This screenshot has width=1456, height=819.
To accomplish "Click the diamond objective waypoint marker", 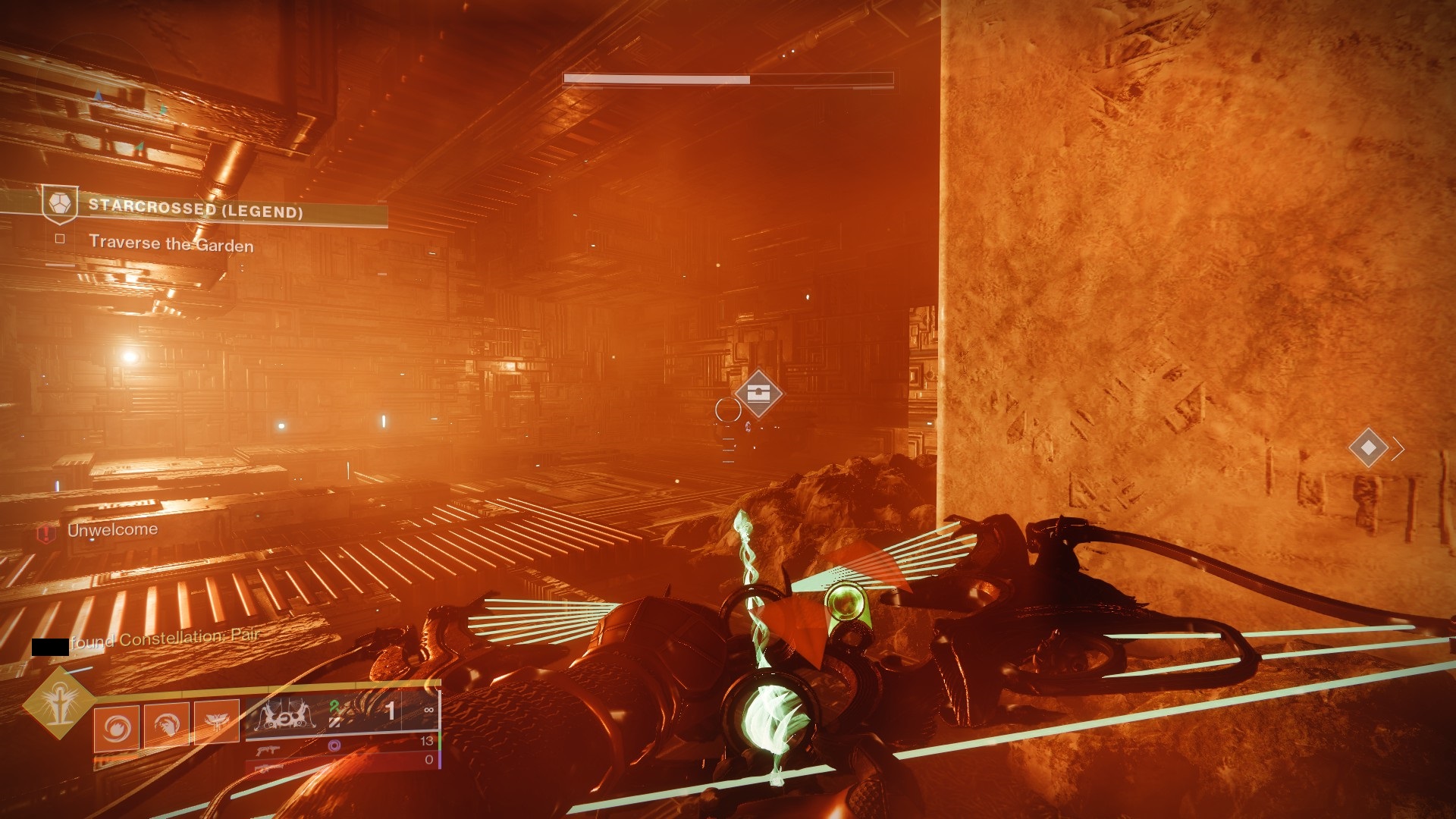I will click(x=1368, y=447).
